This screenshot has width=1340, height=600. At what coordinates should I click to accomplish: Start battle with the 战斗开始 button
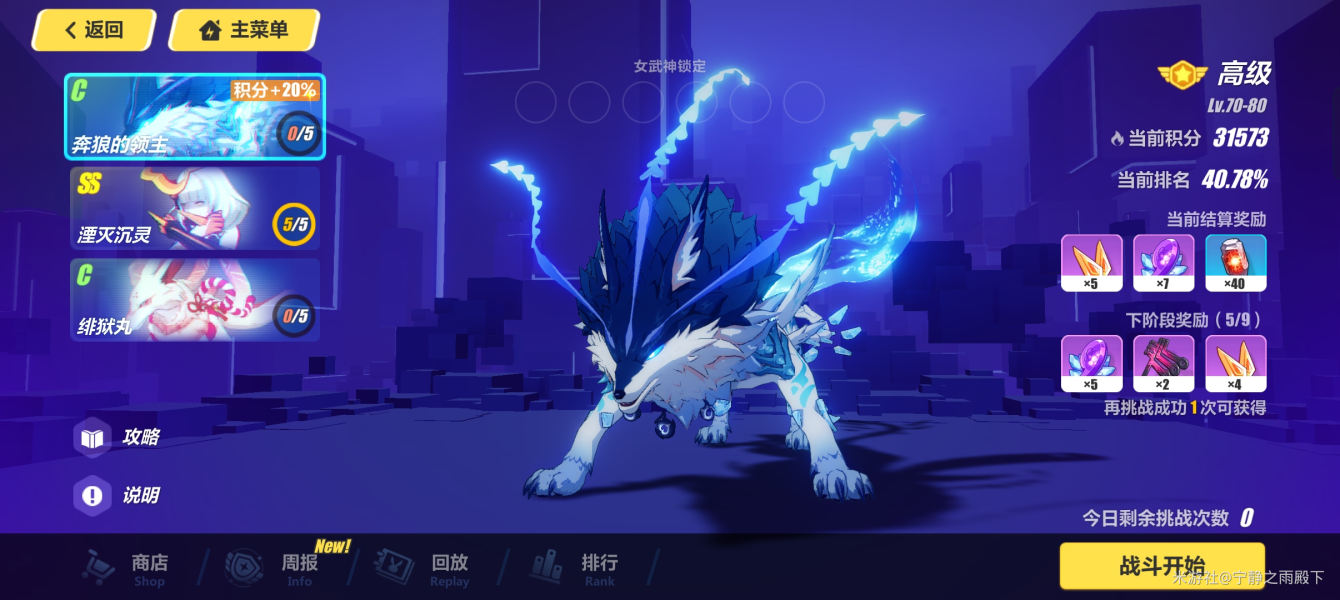[x=1162, y=566]
